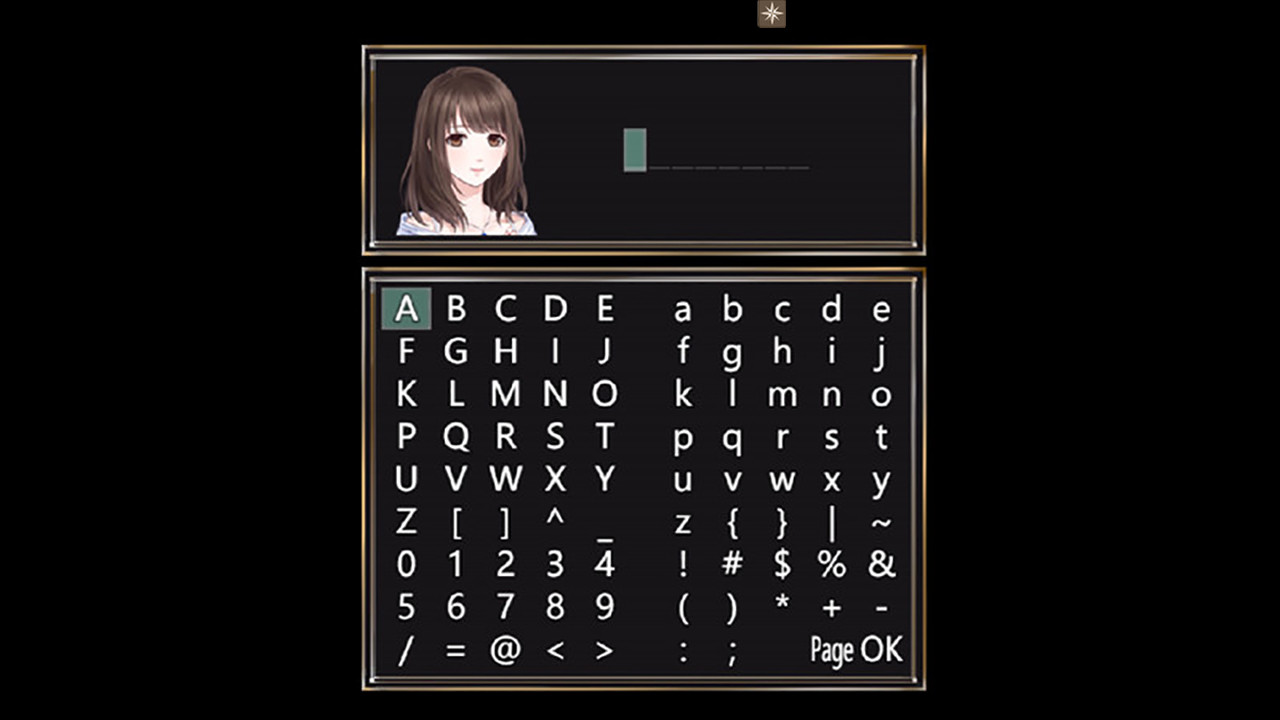
Task: Select the number 9 key
Action: pyautogui.click(x=603, y=608)
